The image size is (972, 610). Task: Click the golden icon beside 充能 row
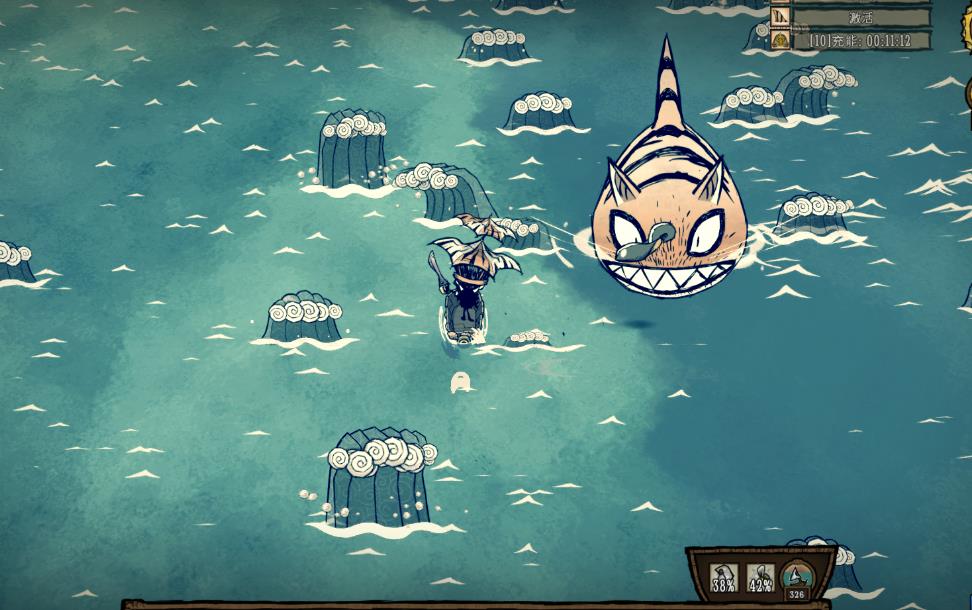click(780, 40)
